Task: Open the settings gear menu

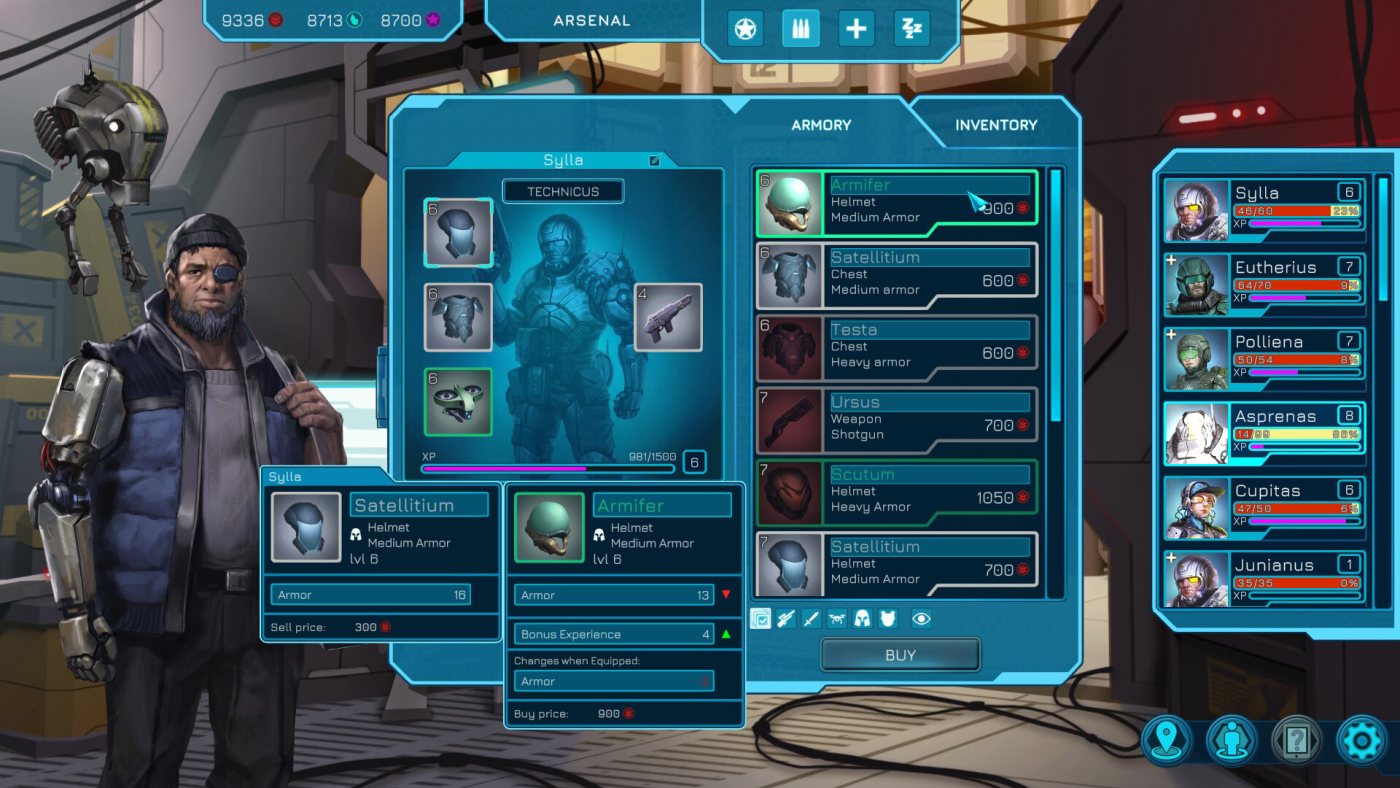Action: (1361, 741)
